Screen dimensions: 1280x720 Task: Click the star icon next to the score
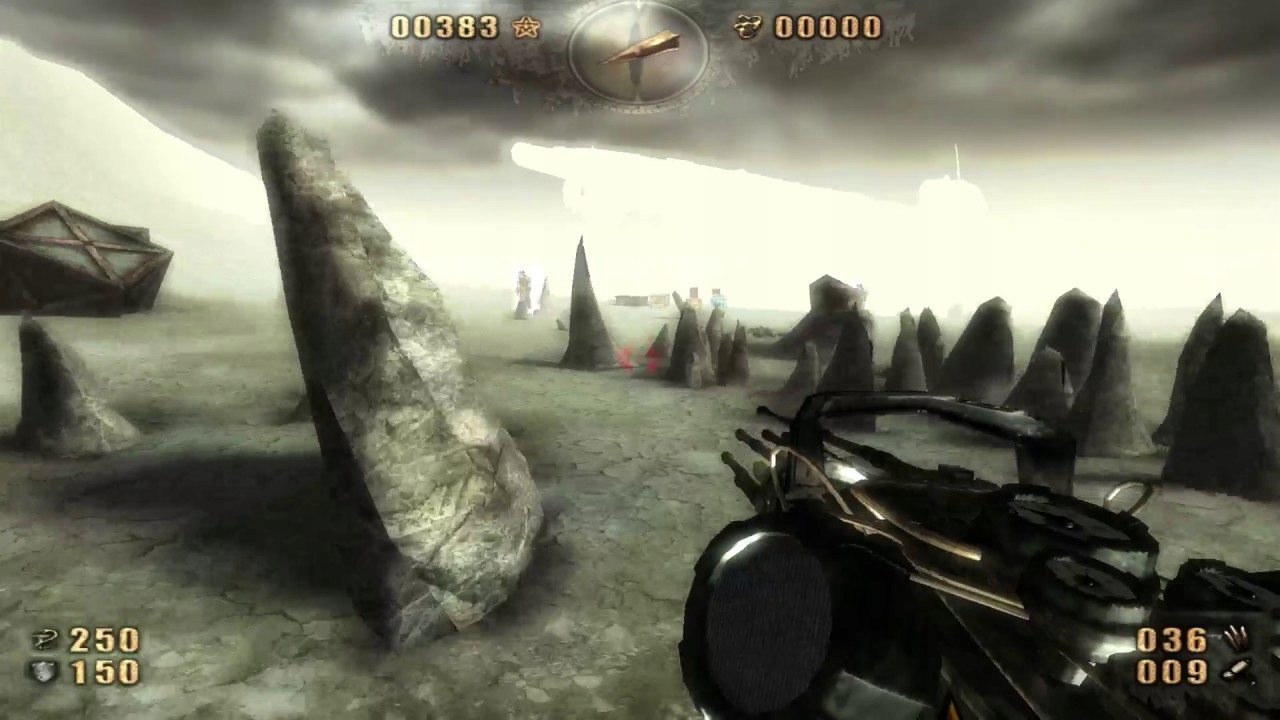pyautogui.click(x=524, y=27)
